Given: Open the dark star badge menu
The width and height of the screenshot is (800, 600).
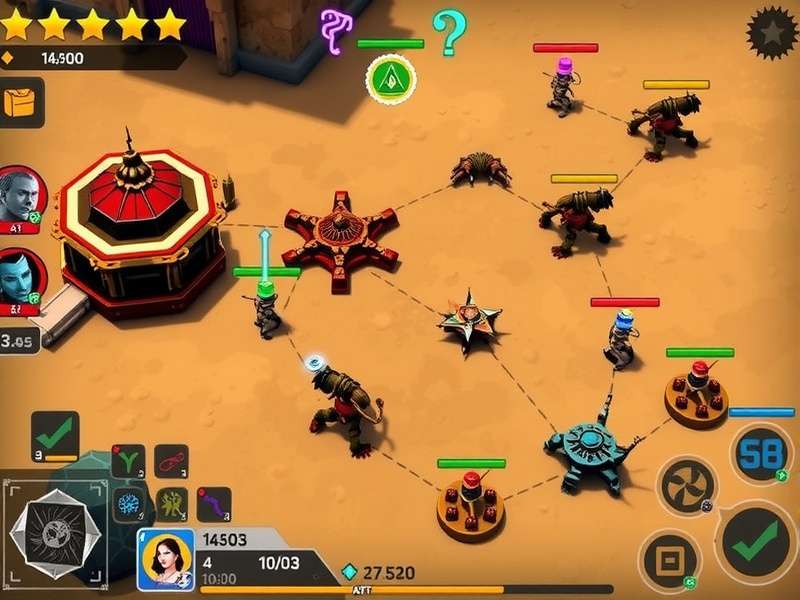Looking at the screenshot, I should [772, 33].
